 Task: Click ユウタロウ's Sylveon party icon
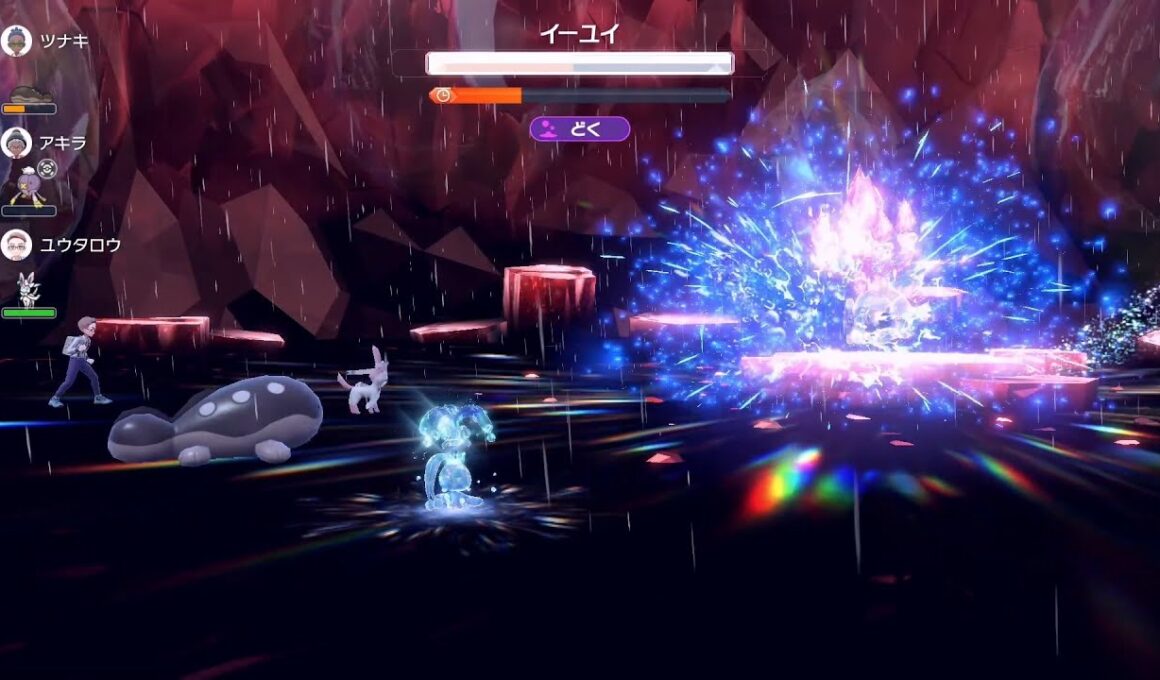(x=28, y=290)
